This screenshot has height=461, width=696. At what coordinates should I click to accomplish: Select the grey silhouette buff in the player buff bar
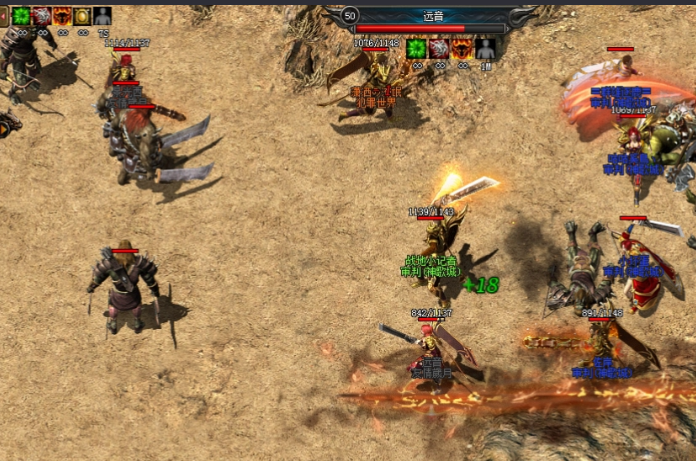pyautogui.click(x=102, y=16)
